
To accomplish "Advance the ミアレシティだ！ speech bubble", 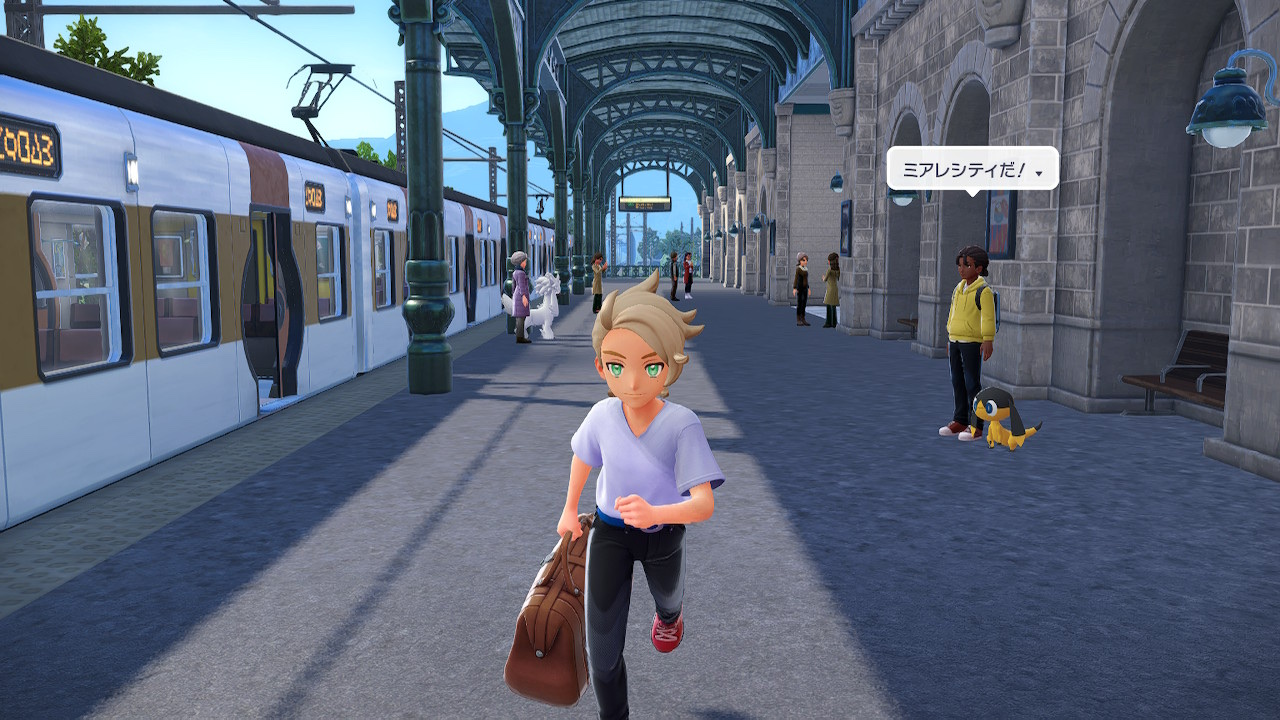I will point(1040,174).
